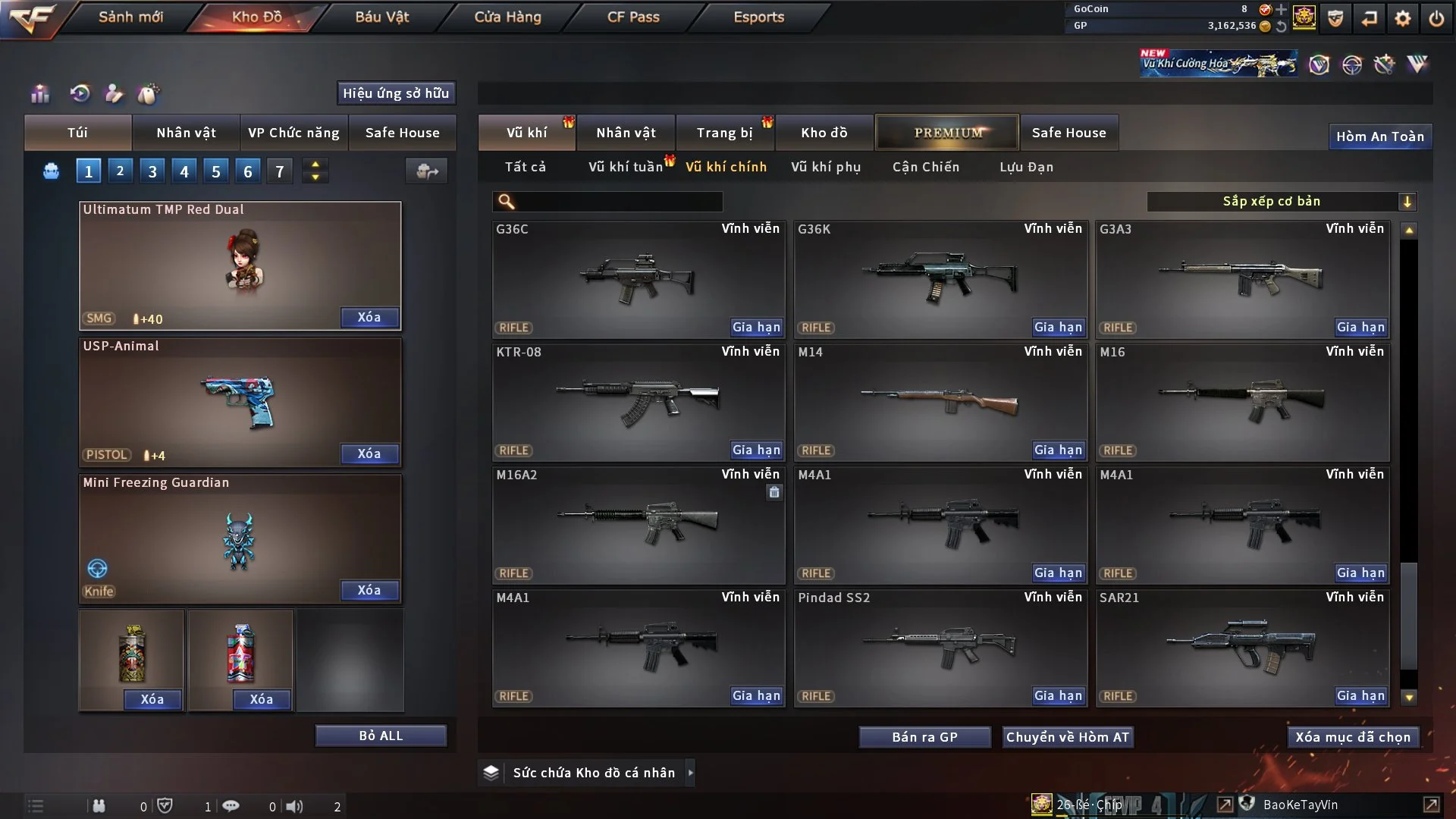1456x819 pixels.
Task: Sell selected items with Bán ra GP
Action: [924, 737]
